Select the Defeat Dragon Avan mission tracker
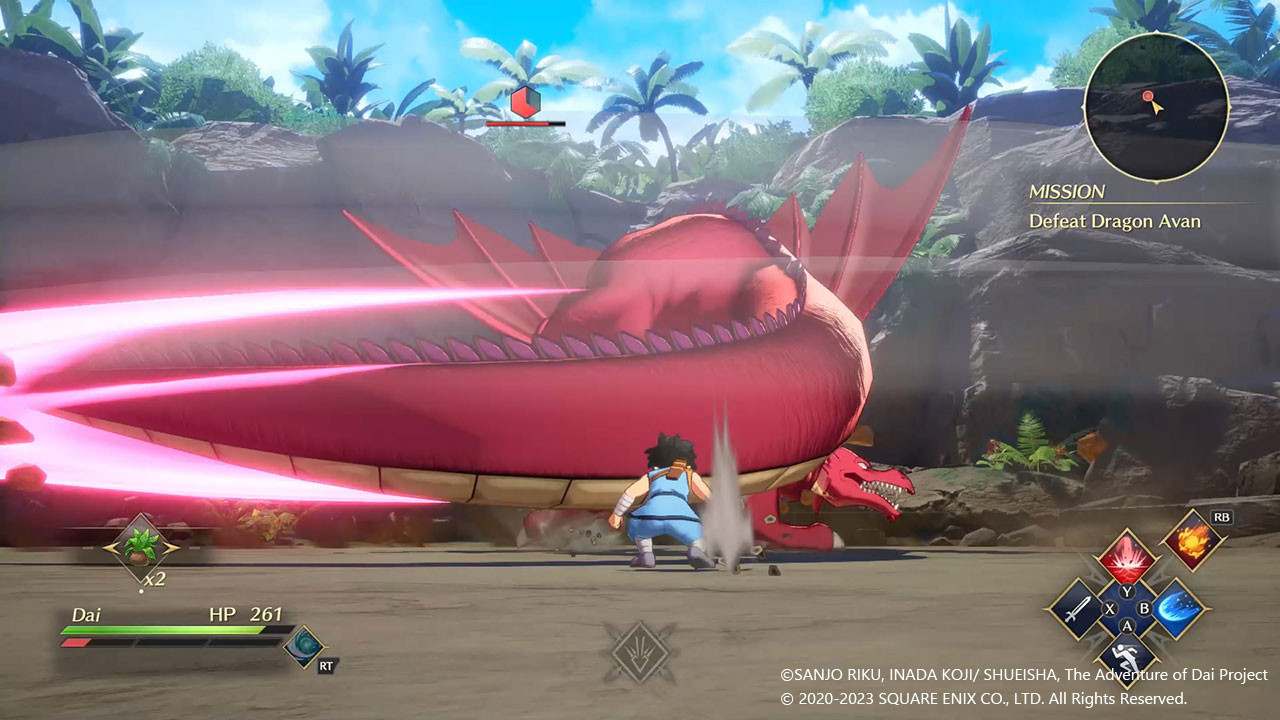The width and height of the screenshot is (1280, 720). coord(1114,221)
